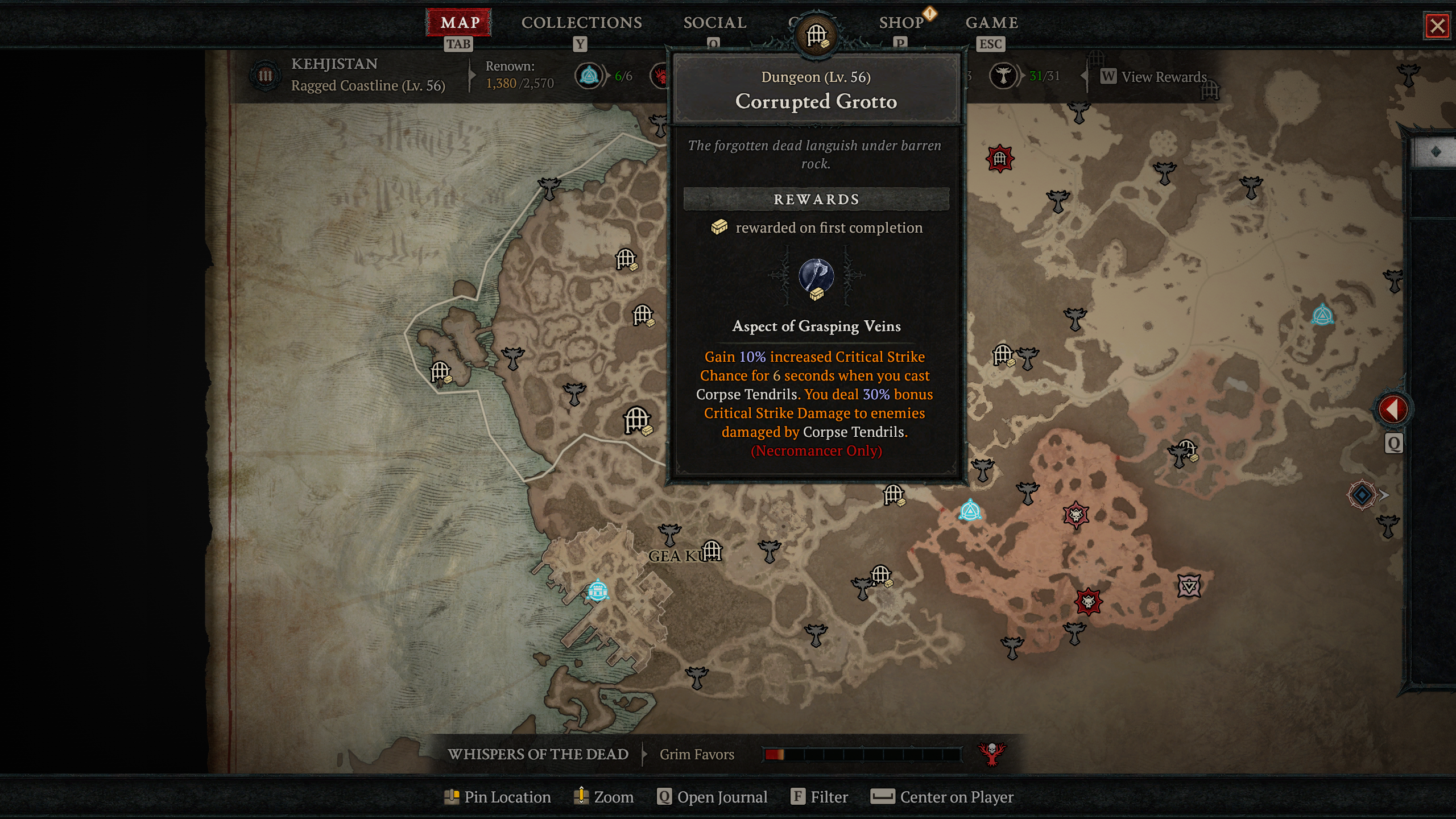
Task: Open the Codex emblem at top center
Action: 817,33
